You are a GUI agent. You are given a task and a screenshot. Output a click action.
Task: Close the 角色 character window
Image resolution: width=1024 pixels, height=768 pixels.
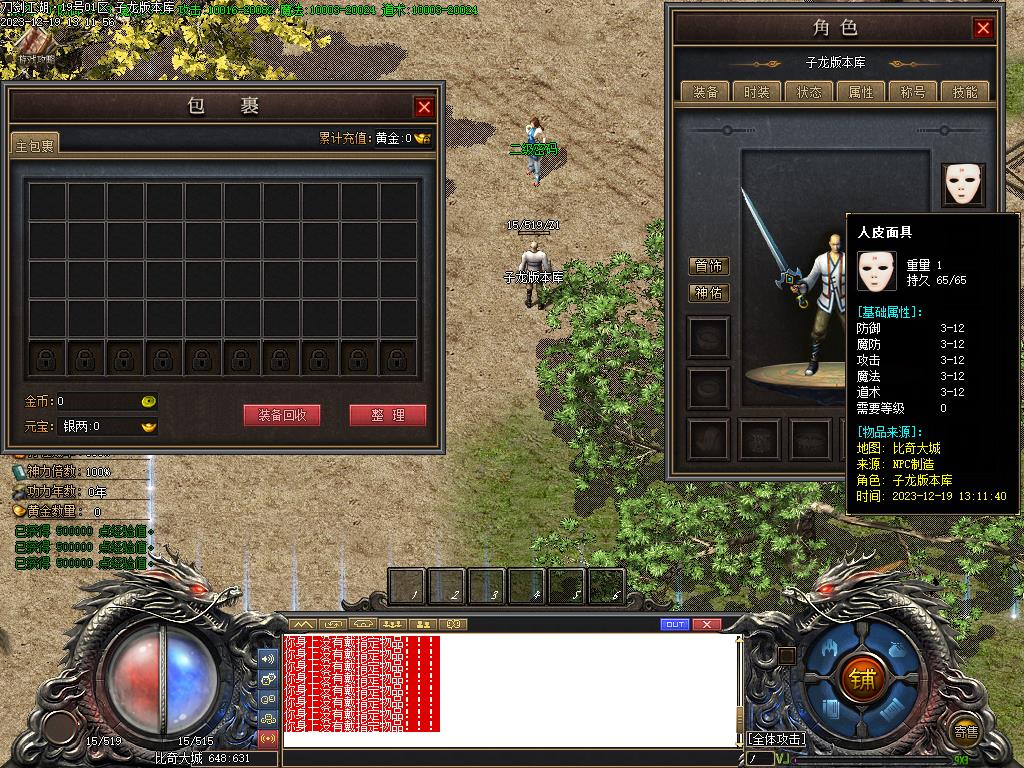983,28
